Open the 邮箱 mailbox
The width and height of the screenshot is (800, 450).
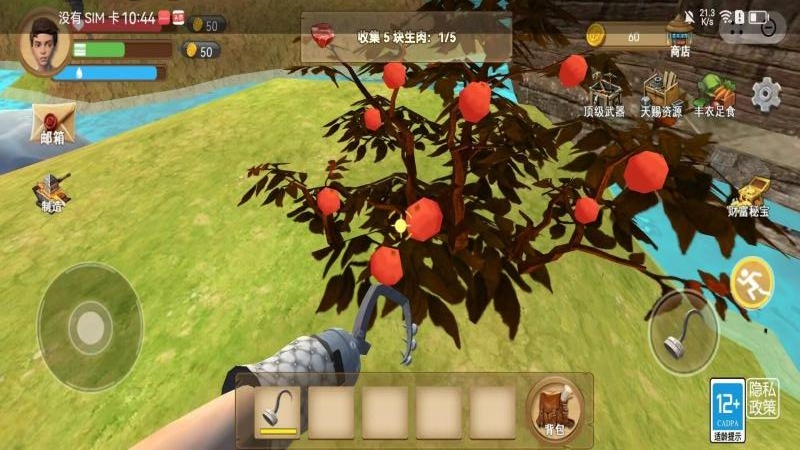[x=50, y=125]
